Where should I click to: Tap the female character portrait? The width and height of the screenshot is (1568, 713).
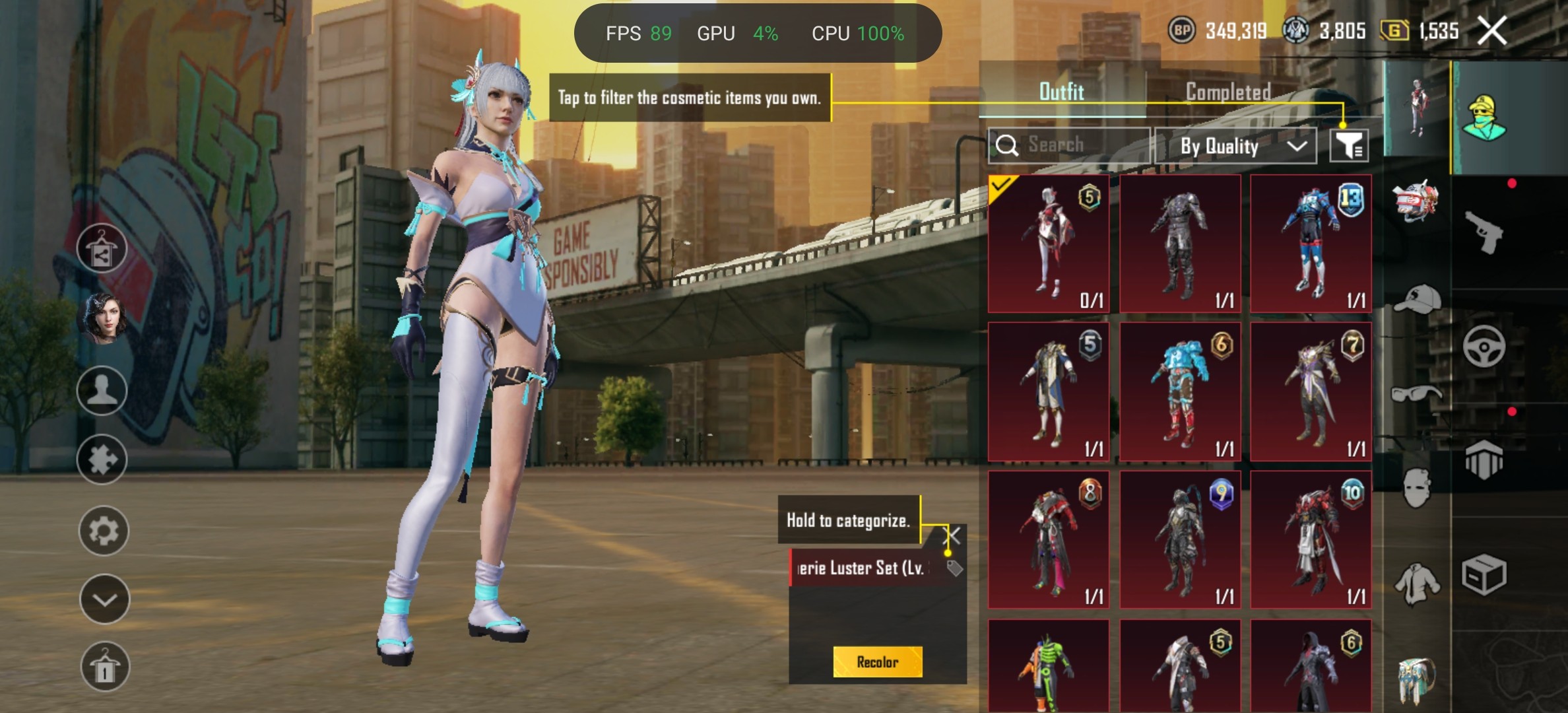tap(102, 320)
